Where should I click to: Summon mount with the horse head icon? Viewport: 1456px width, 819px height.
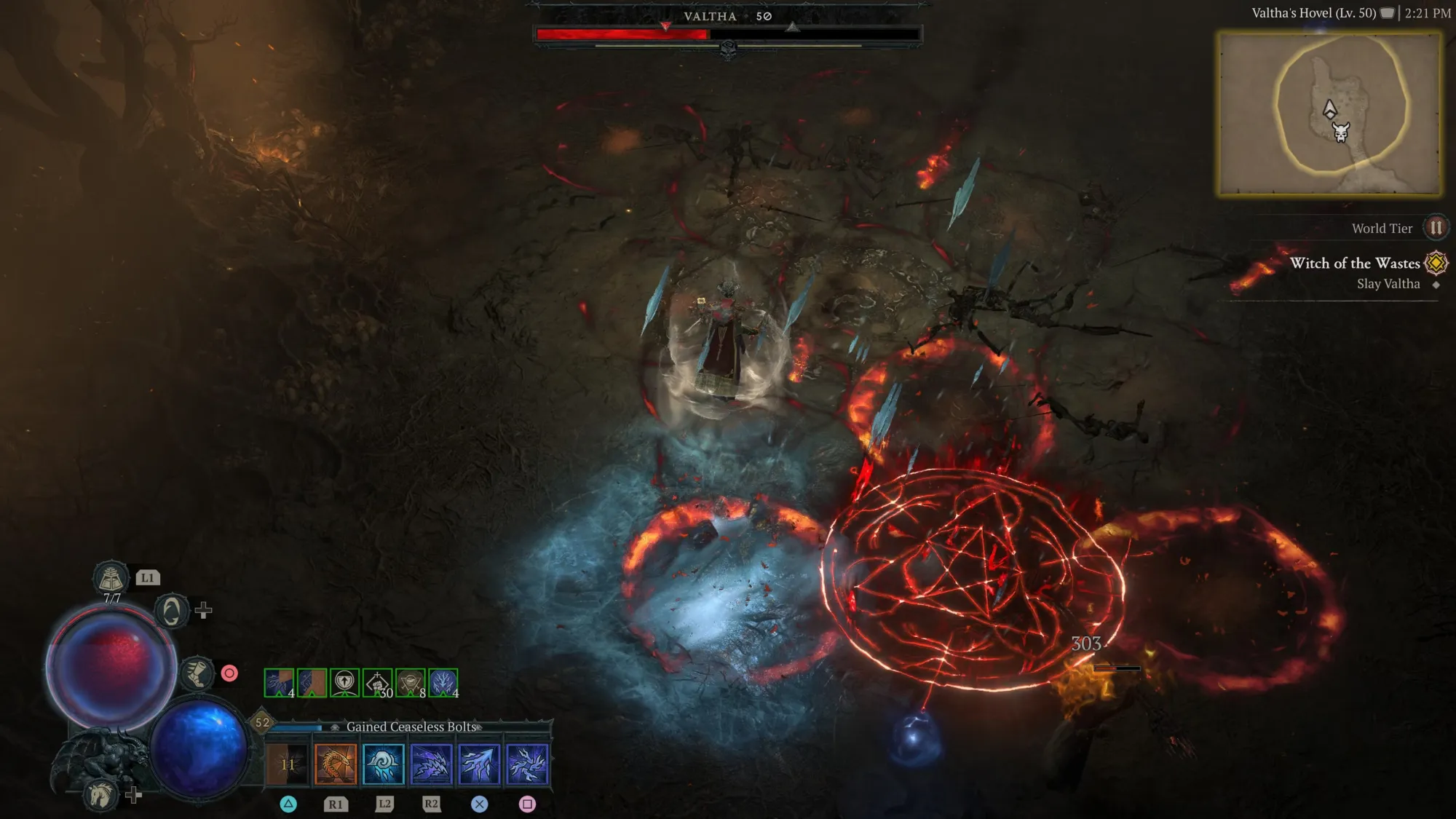(101, 794)
